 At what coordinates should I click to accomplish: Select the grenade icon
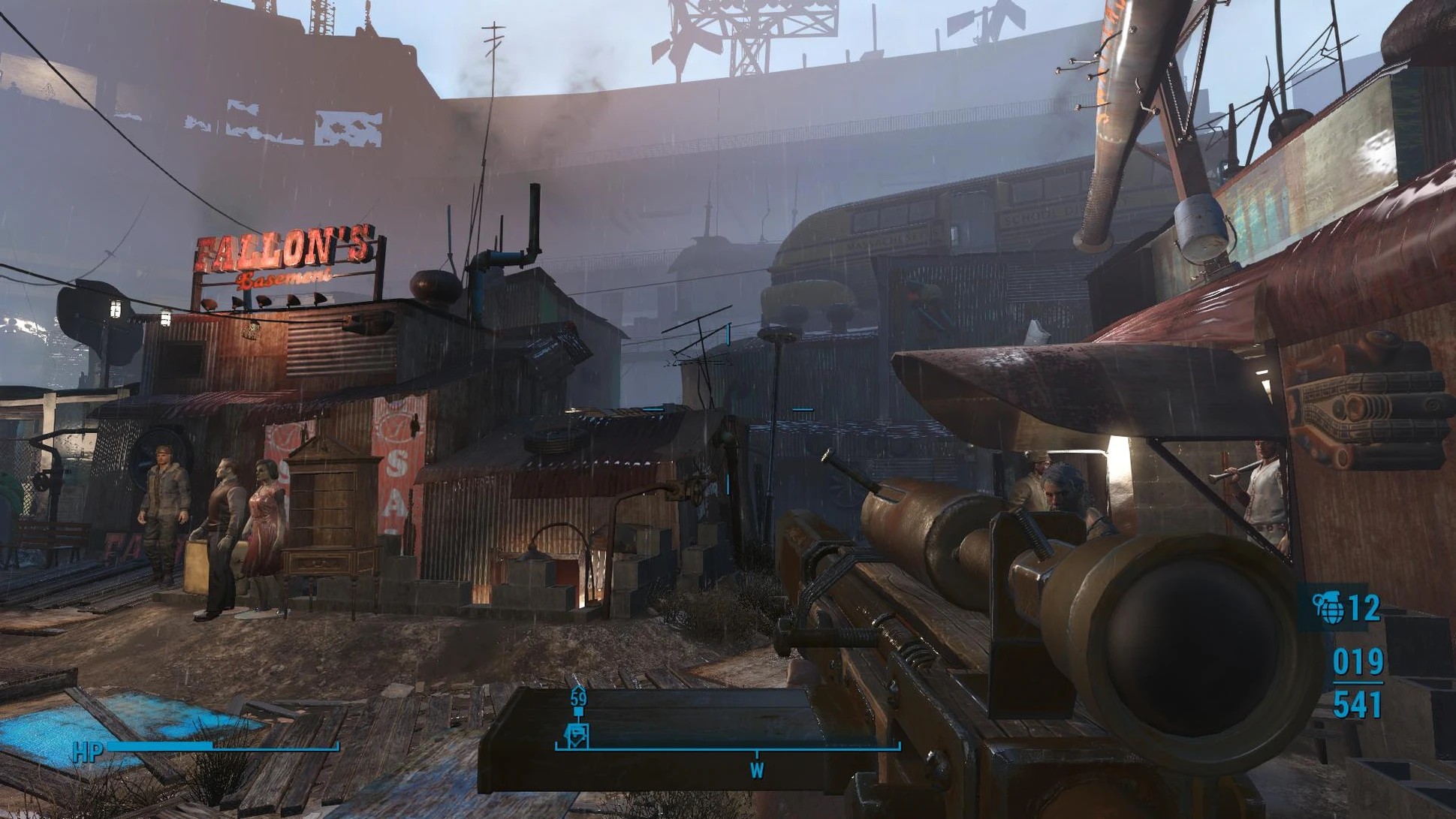click(x=1328, y=607)
